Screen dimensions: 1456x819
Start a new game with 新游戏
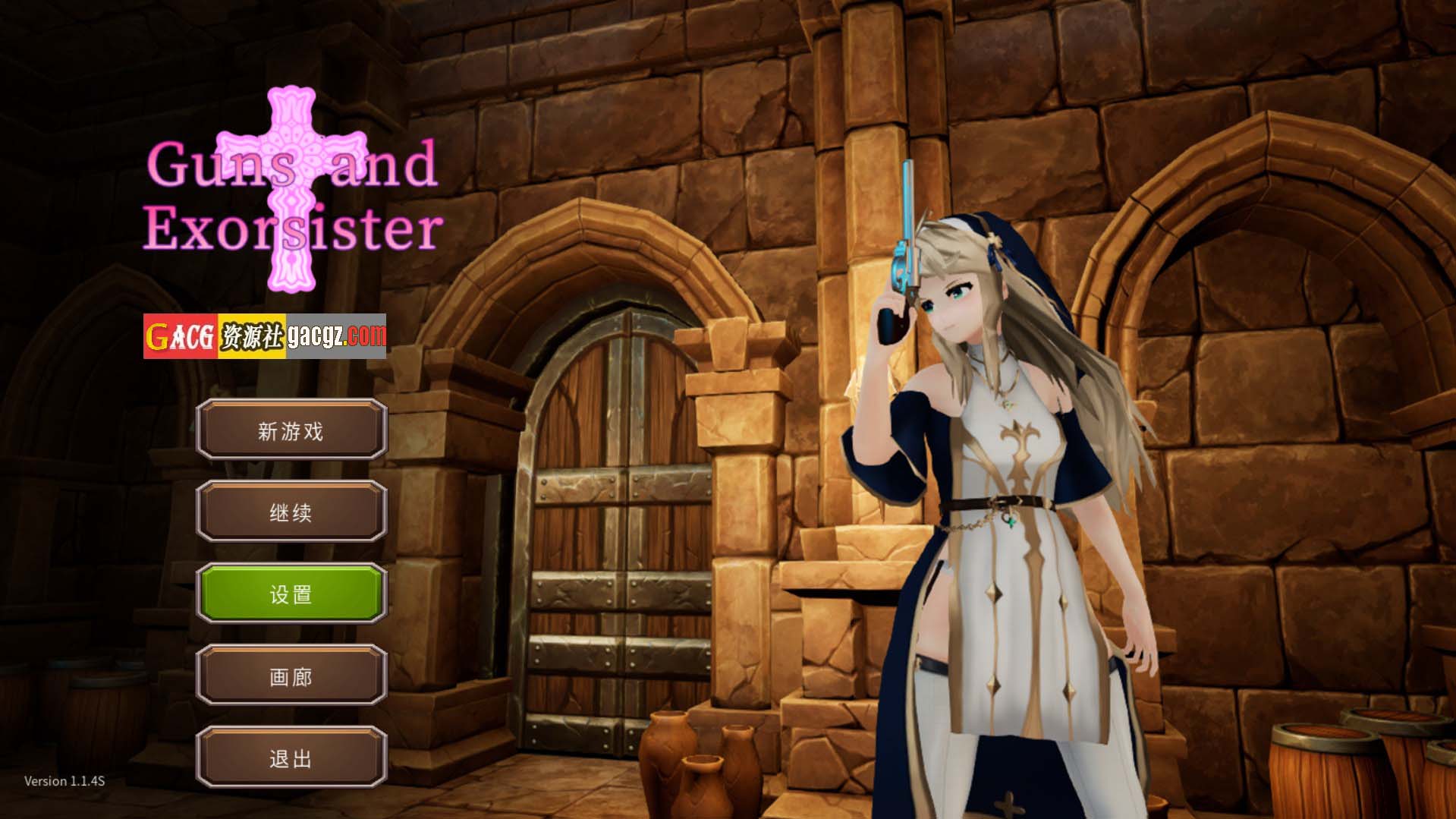tap(291, 430)
